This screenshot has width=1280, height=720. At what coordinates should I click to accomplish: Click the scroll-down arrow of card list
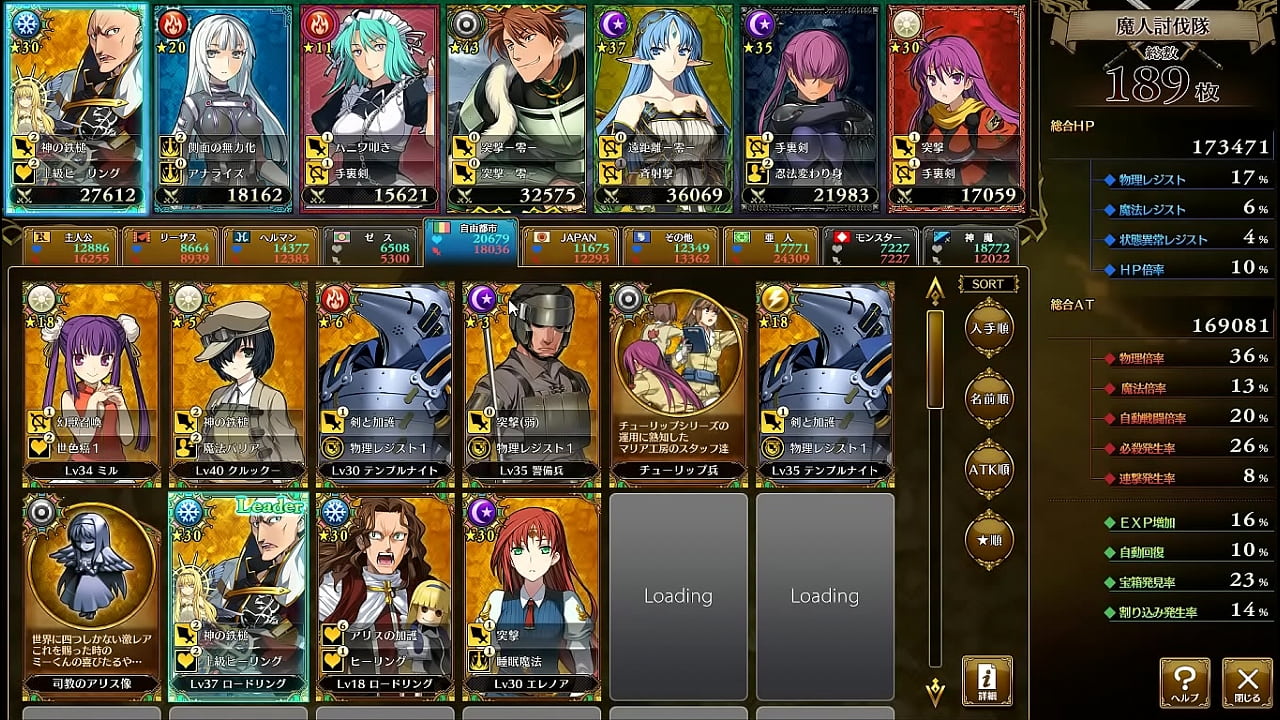point(935,688)
